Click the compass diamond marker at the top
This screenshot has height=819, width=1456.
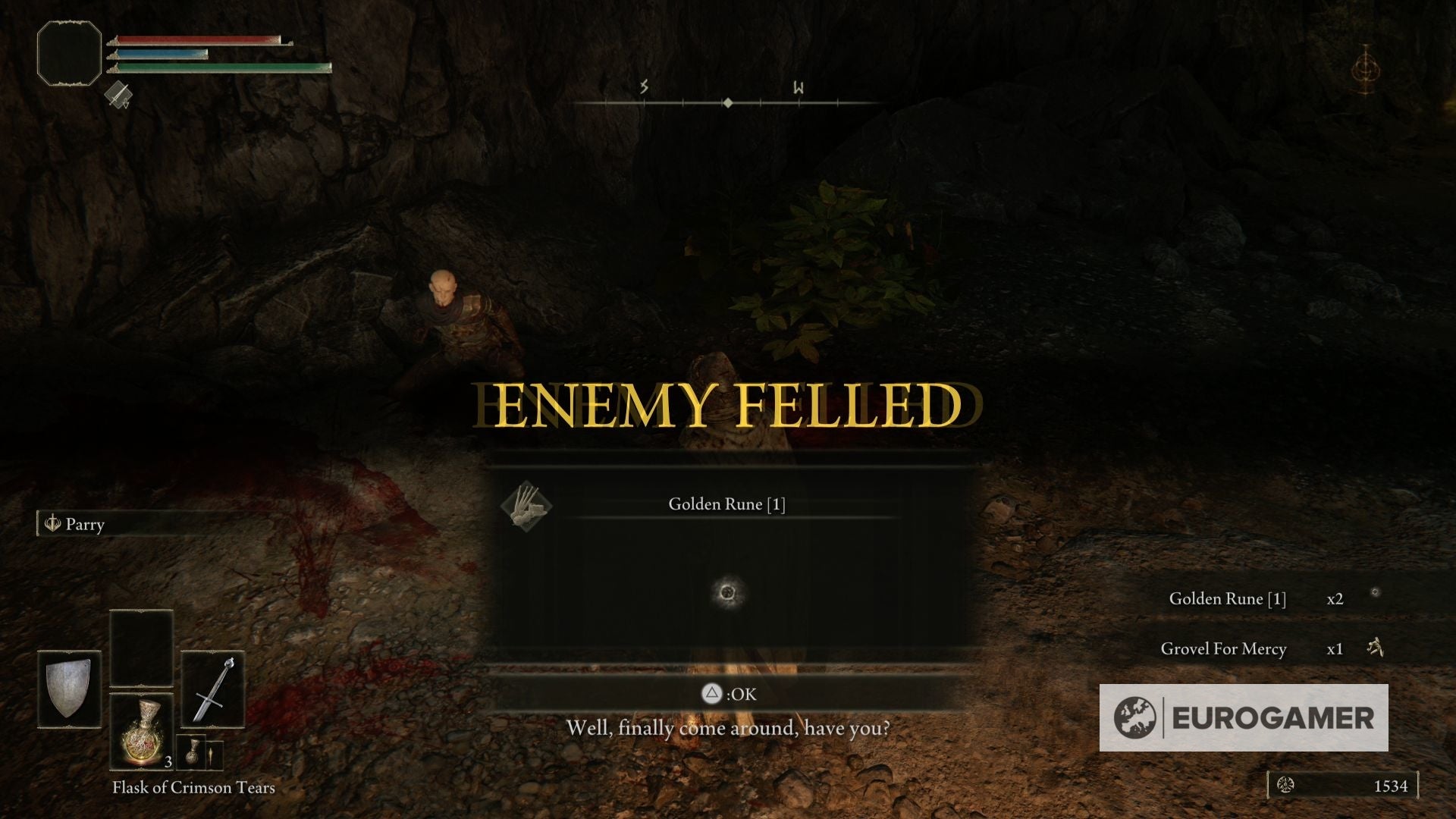coord(728,102)
